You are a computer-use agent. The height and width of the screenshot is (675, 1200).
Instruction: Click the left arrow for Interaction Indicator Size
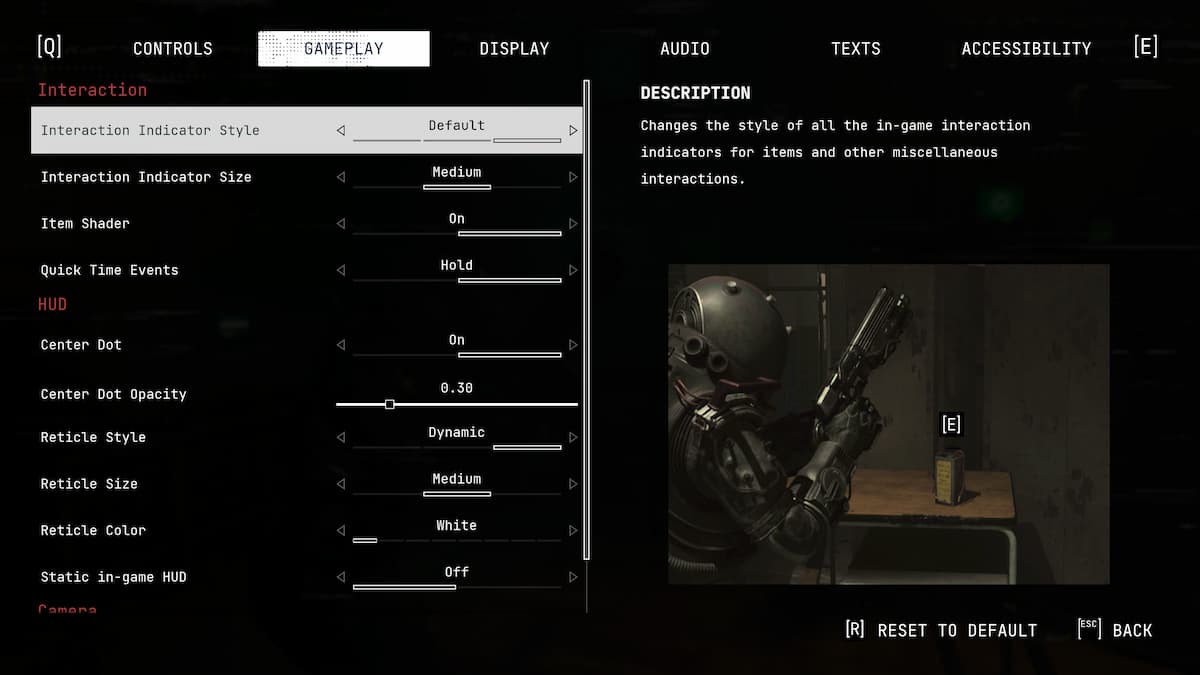click(x=341, y=177)
